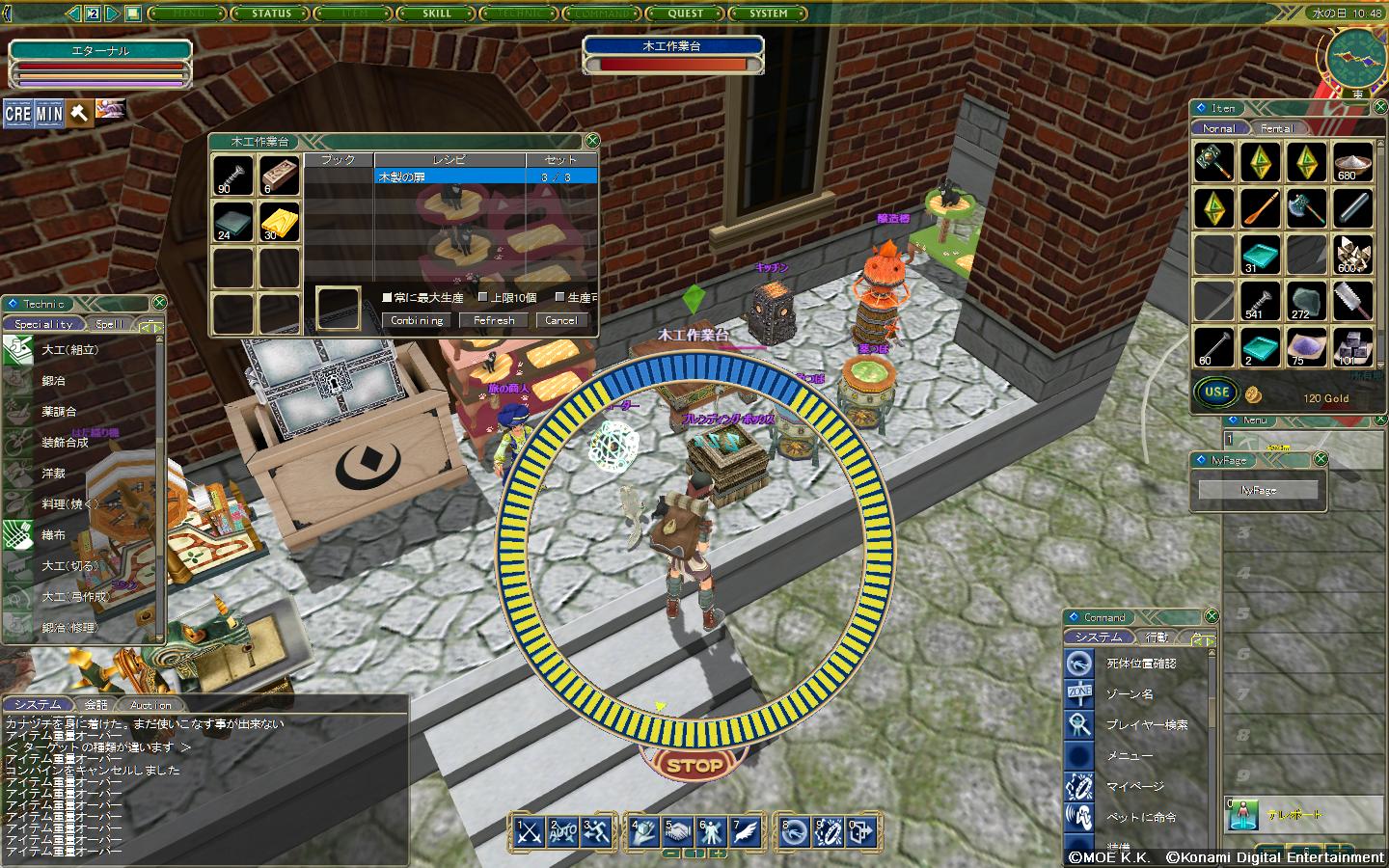Image resolution: width=1389 pixels, height=868 pixels.
Task: Switch to the Rental inventory tab
Action: (x=1276, y=128)
